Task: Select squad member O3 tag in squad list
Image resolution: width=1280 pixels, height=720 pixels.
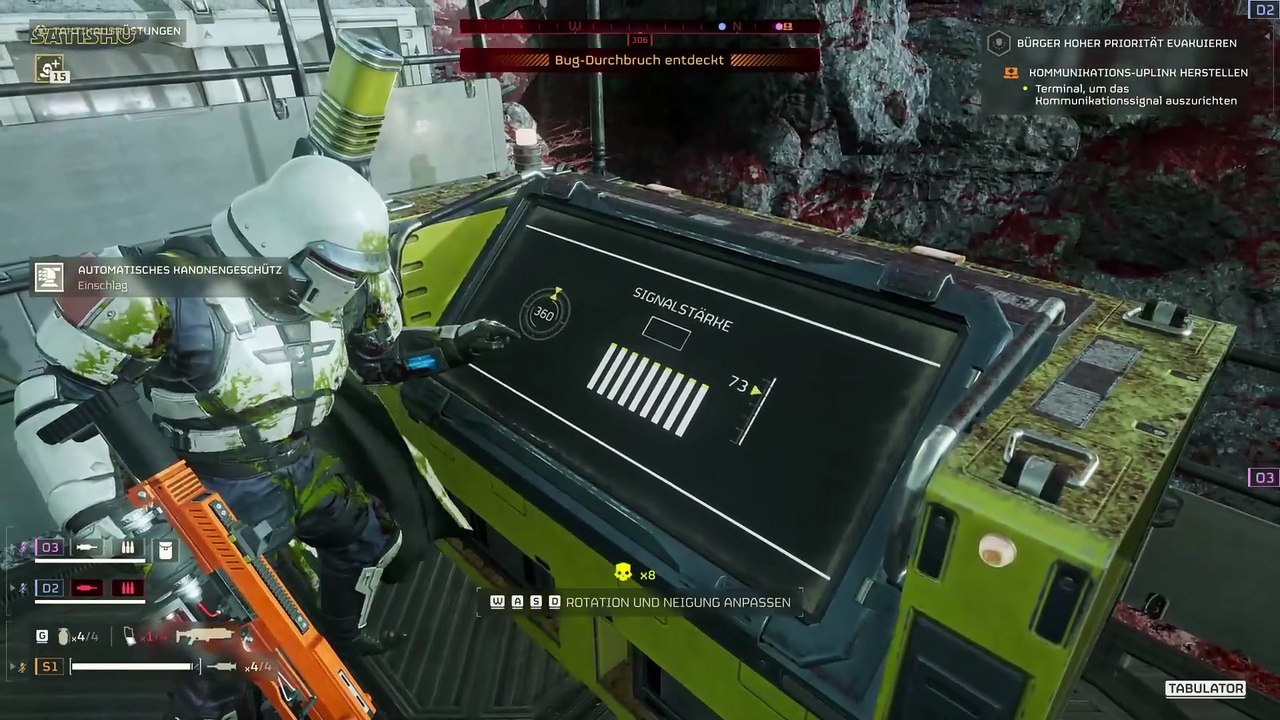Action: 50,548
